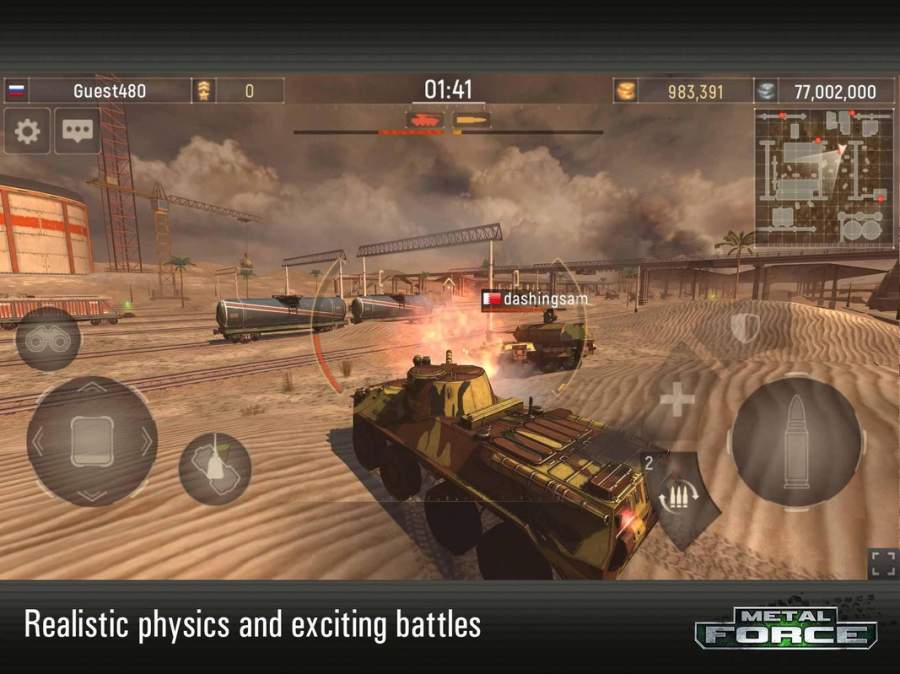Screen dimensions: 900x674
Task: Tap the gold coins balance
Action: coord(682,91)
